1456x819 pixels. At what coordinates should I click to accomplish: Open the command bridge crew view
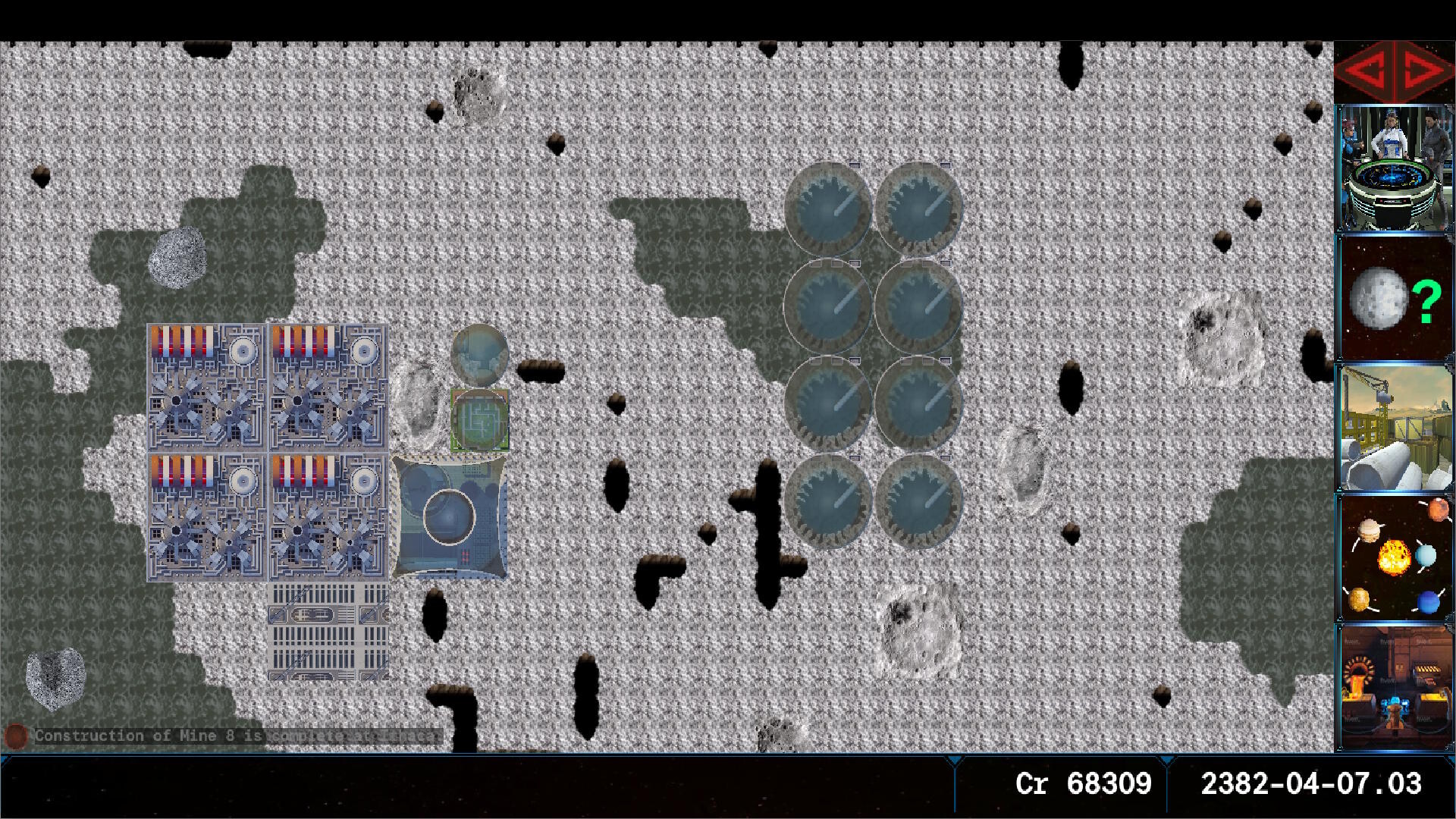click(x=1395, y=171)
